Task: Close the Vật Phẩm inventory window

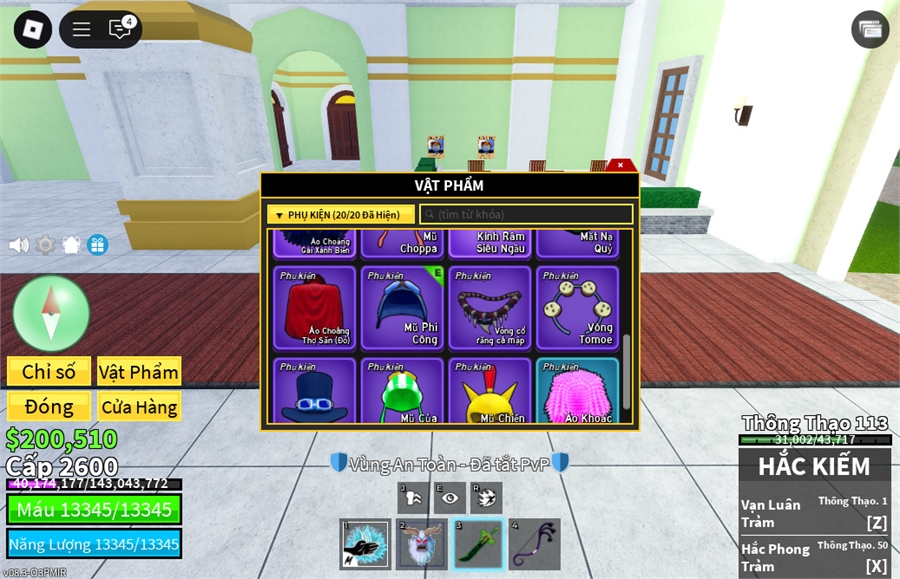Action: coord(621,165)
